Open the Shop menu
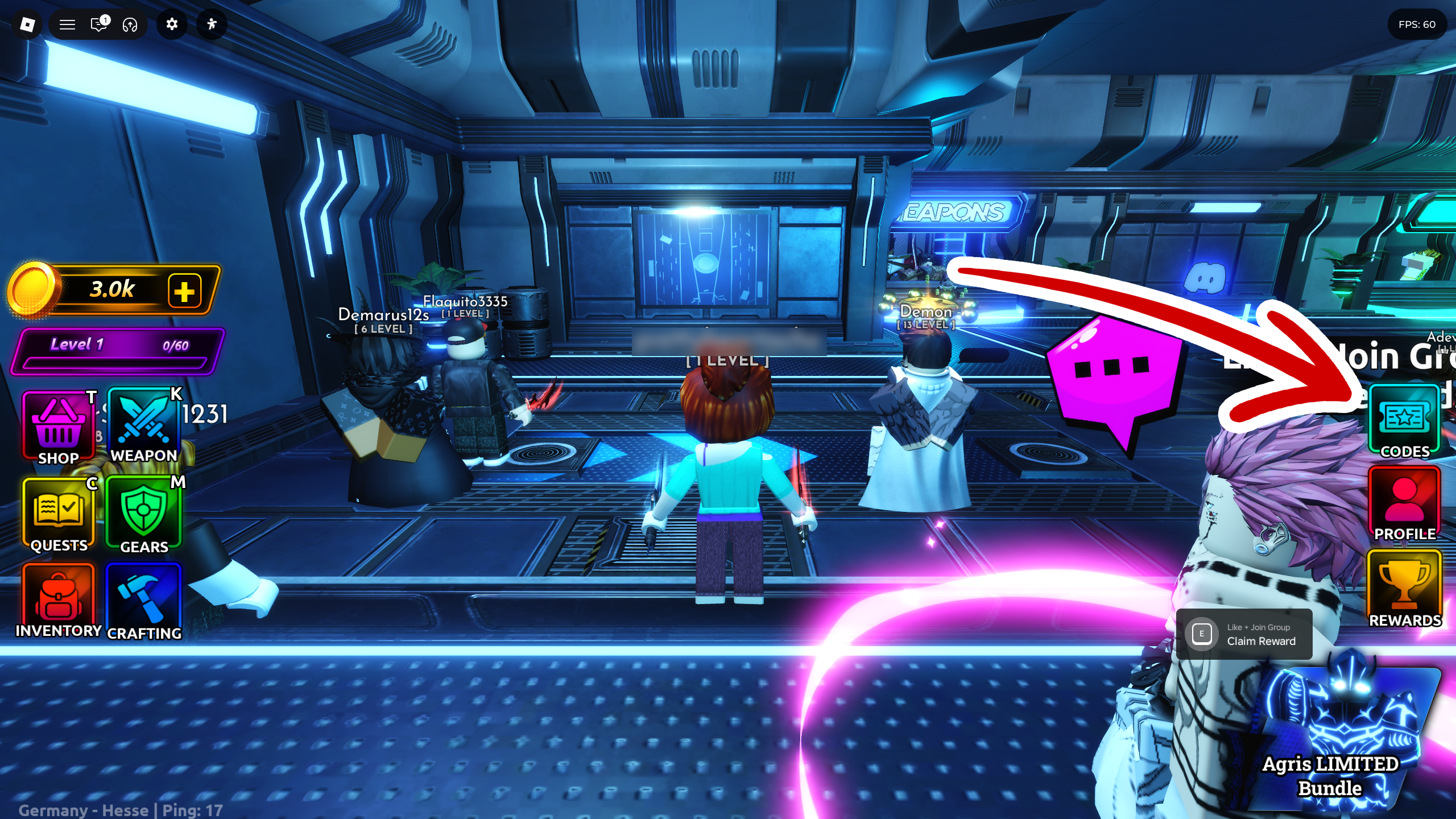Viewport: 1456px width, 819px height. coord(58,428)
